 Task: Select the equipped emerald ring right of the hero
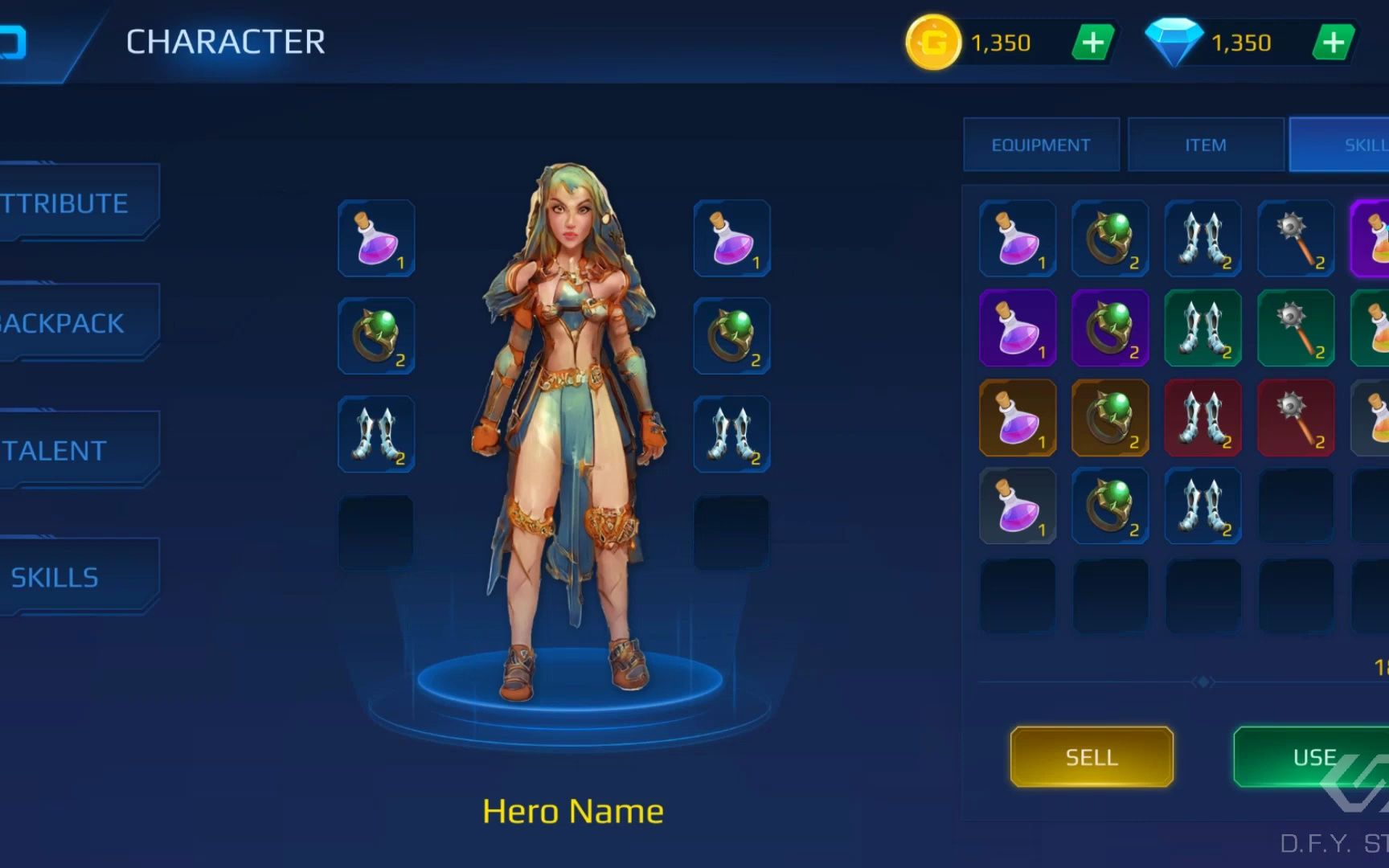tap(731, 336)
